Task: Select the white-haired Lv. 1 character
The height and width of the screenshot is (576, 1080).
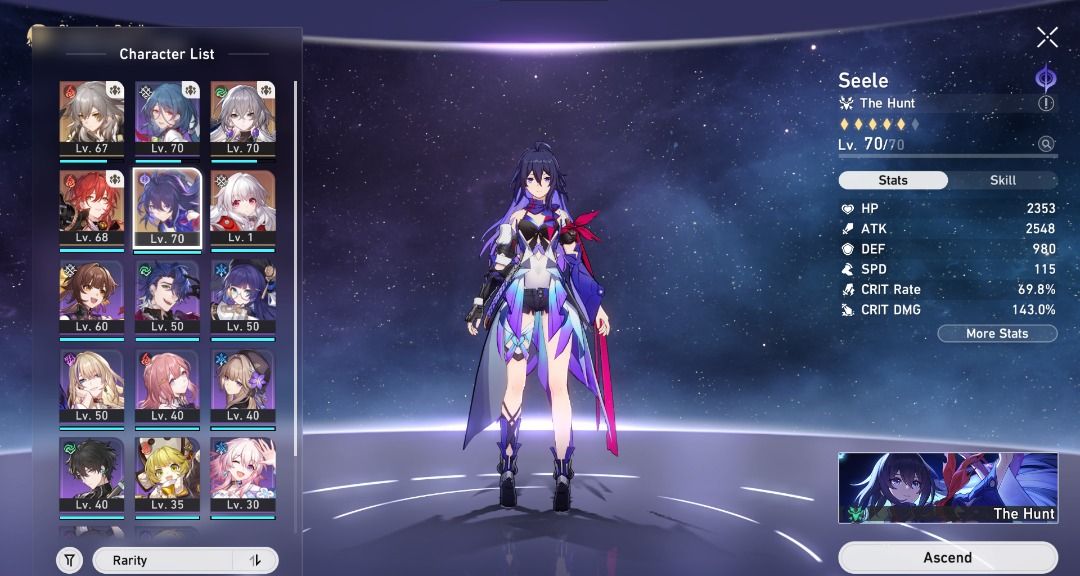Action: click(x=243, y=208)
